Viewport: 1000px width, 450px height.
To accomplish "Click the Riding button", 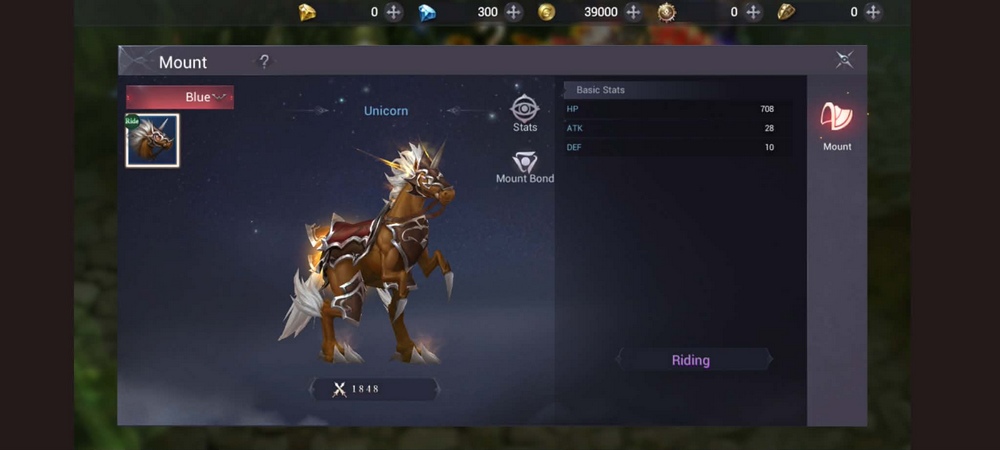I will coord(691,360).
